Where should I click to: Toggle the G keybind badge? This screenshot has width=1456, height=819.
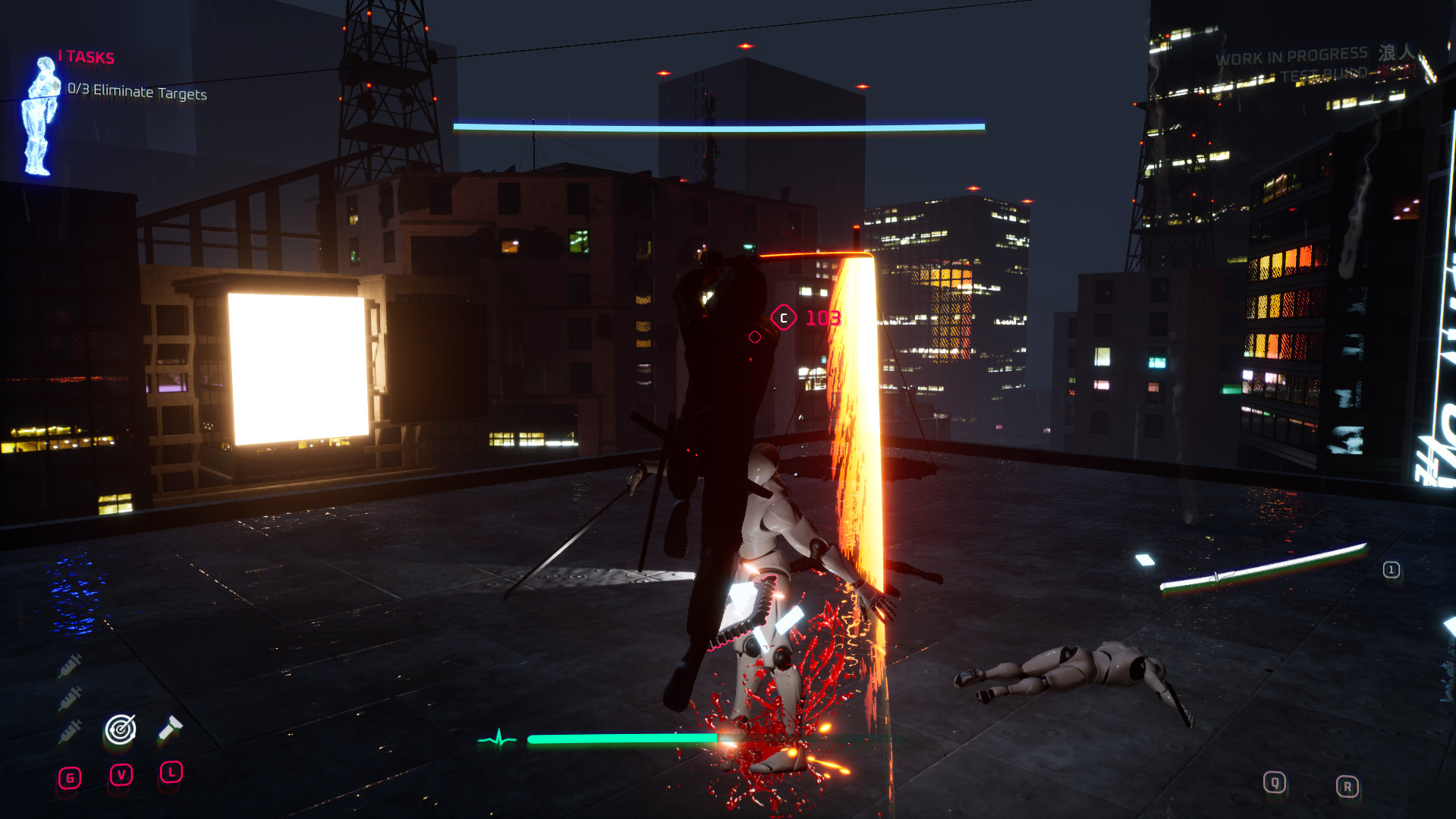tap(69, 776)
